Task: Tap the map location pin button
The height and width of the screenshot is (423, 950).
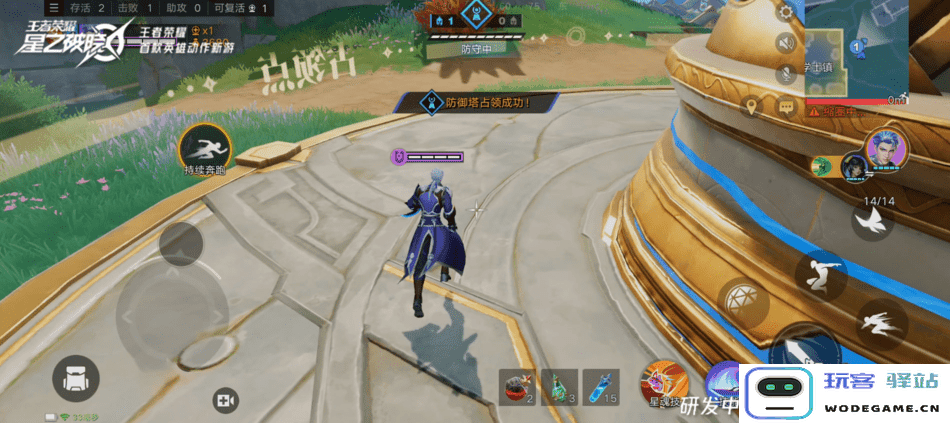Action: (x=752, y=106)
